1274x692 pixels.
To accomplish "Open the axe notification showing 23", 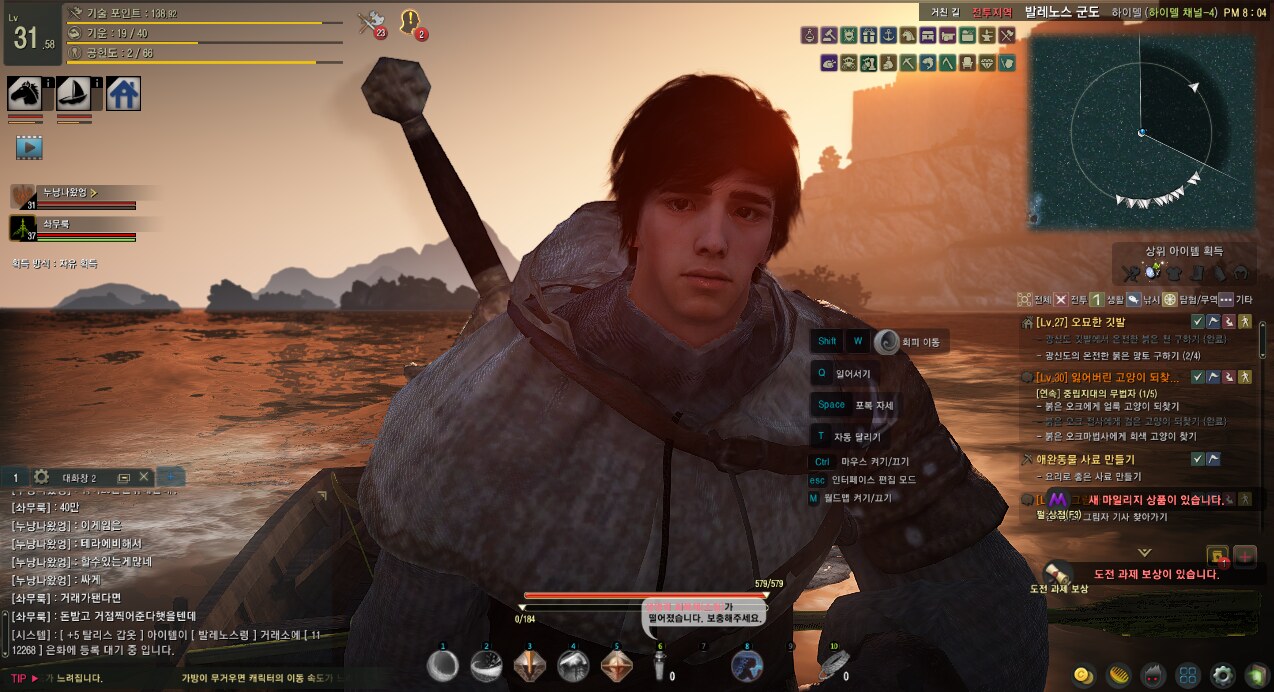I will click(370, 22).
